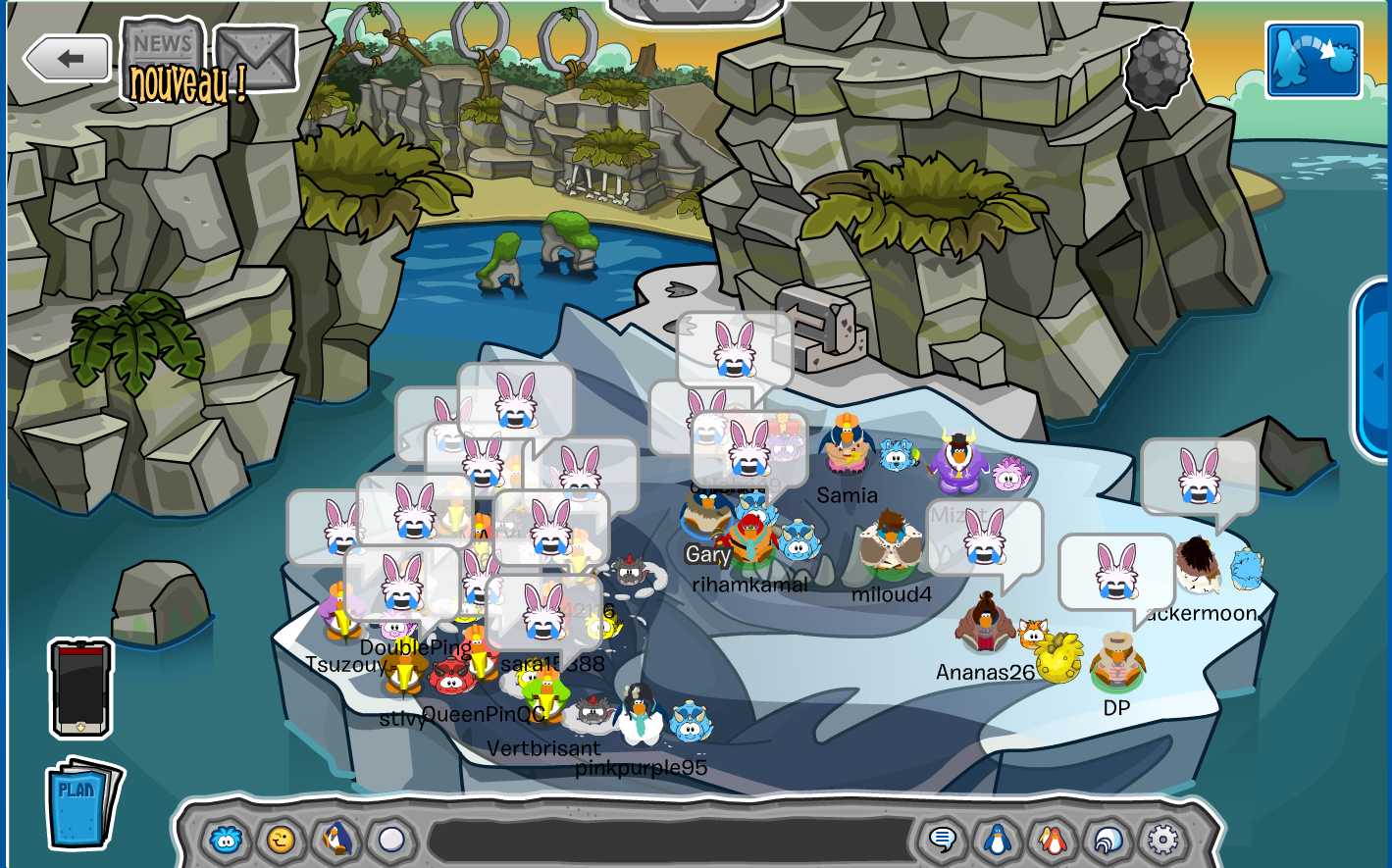Open the spy phone
1392x868 pixels.
click(81, 689)
